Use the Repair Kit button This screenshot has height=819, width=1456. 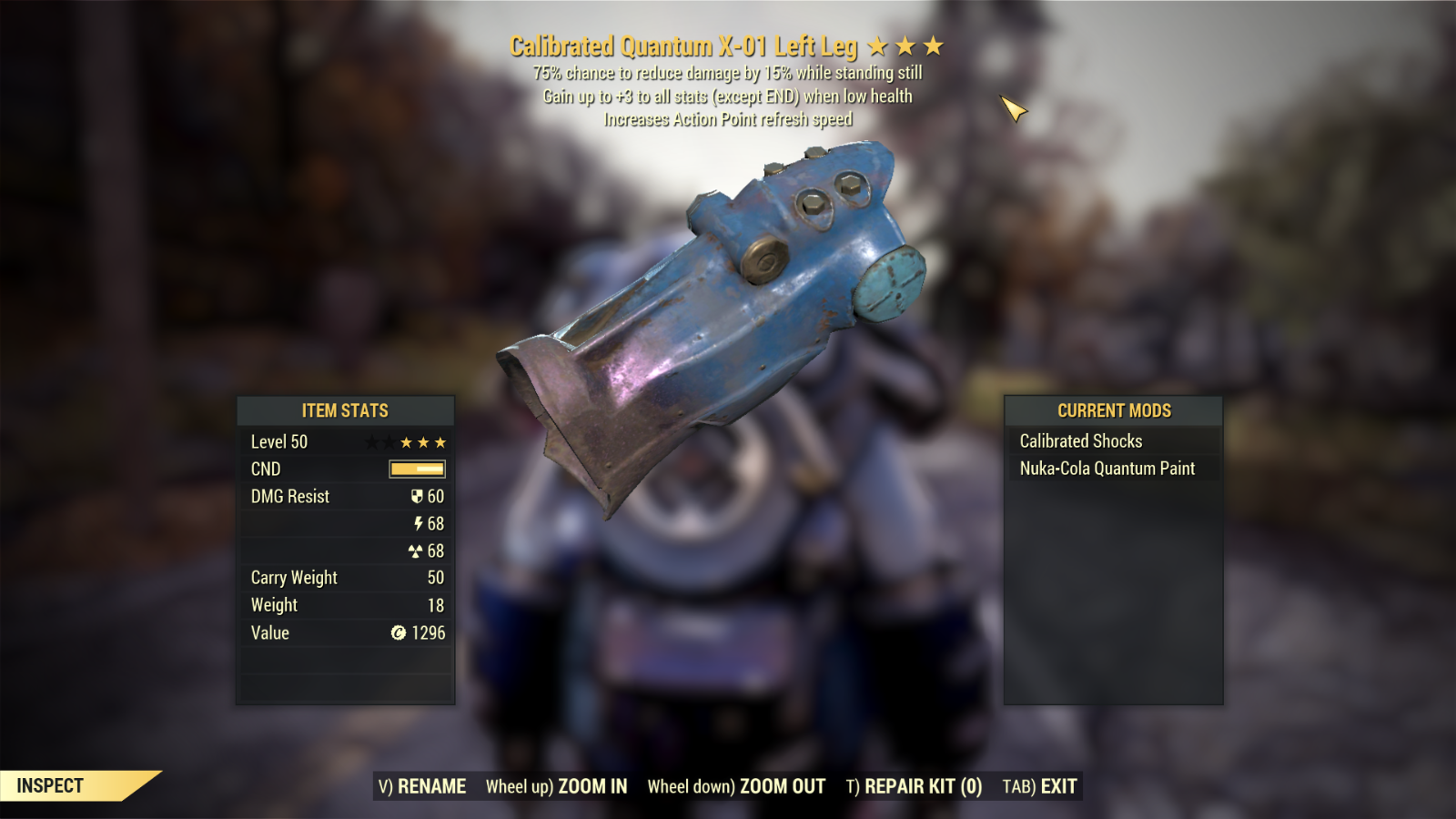pyautogui.click(x=914, y=786)
